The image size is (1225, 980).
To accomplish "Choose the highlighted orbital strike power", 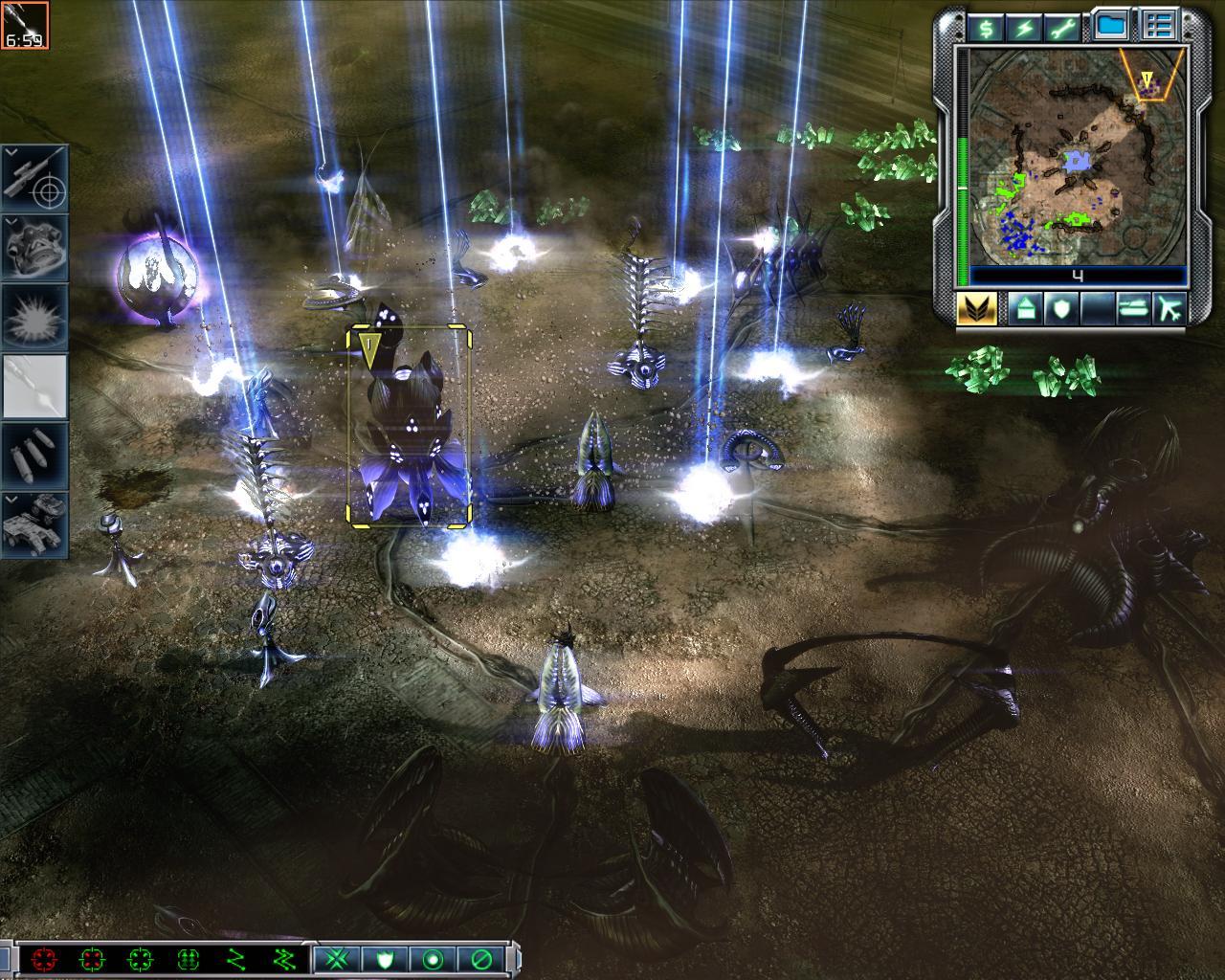I will 34,387.
